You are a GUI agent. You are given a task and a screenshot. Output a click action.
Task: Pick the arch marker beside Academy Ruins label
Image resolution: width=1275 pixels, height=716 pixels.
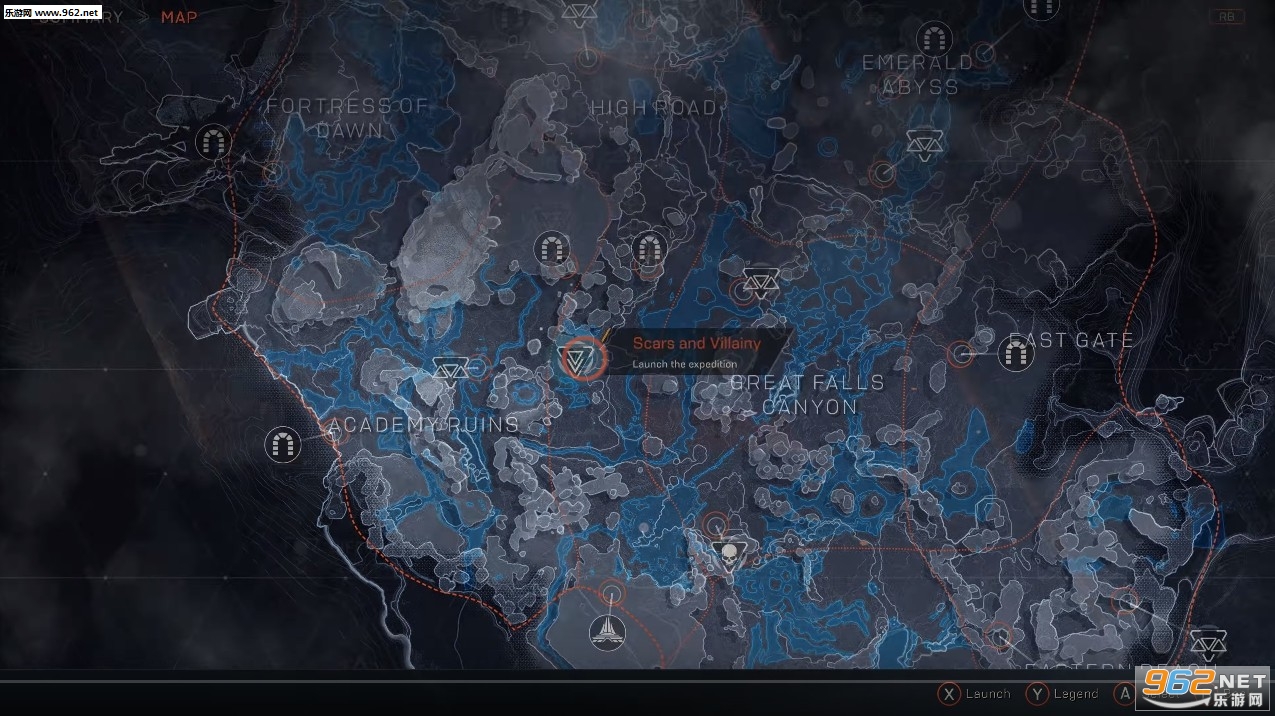283,443
